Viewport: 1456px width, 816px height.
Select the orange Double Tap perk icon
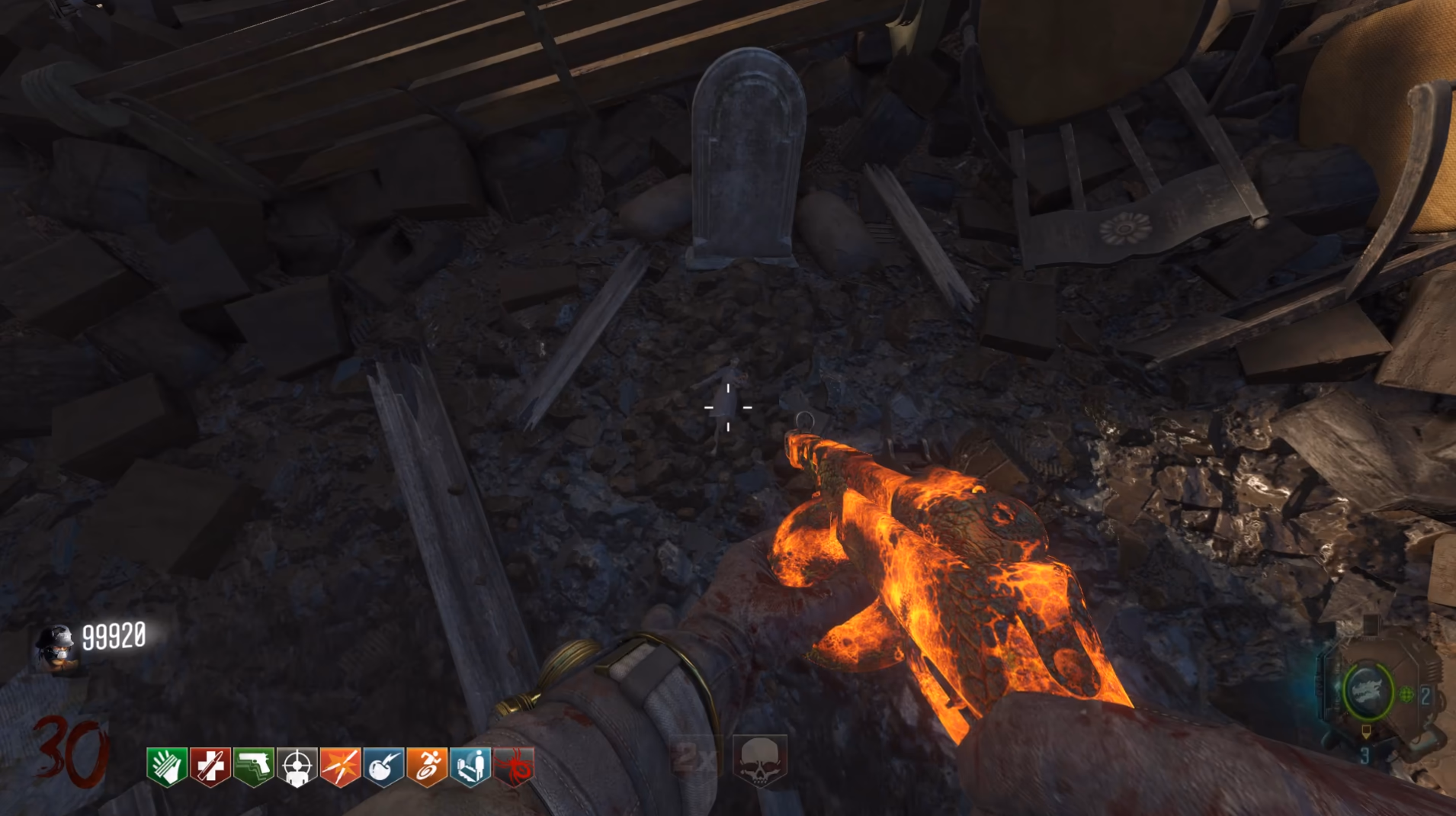pos(341,766)
